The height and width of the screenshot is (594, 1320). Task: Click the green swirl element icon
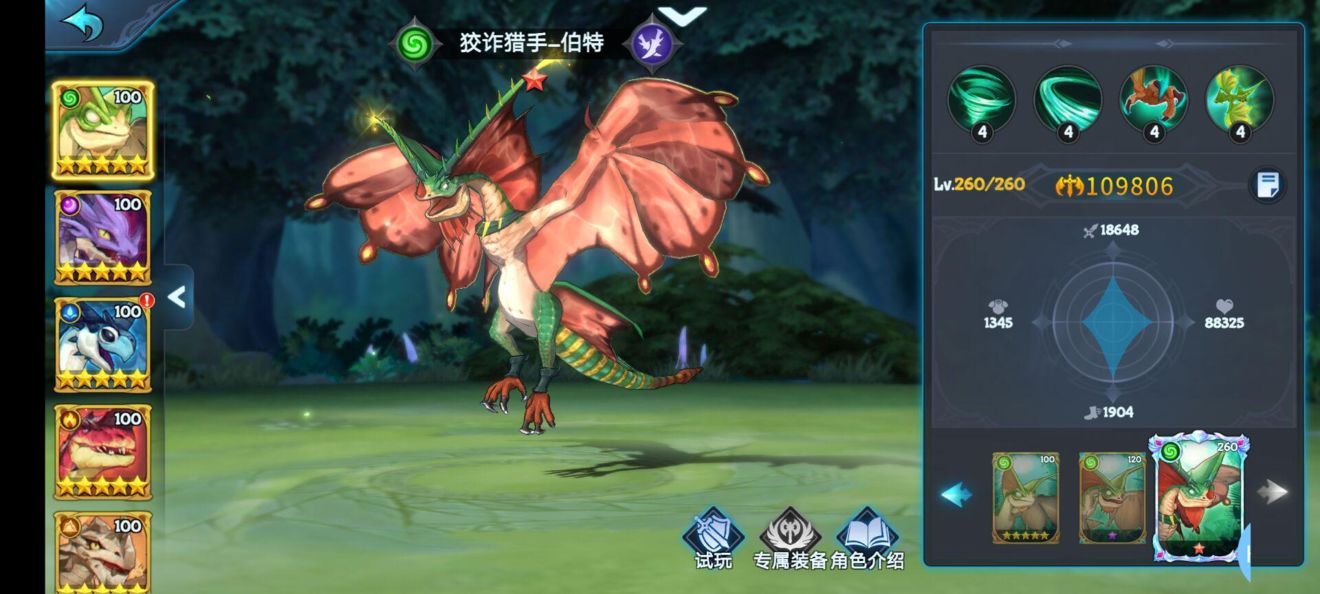coord(413,44)
